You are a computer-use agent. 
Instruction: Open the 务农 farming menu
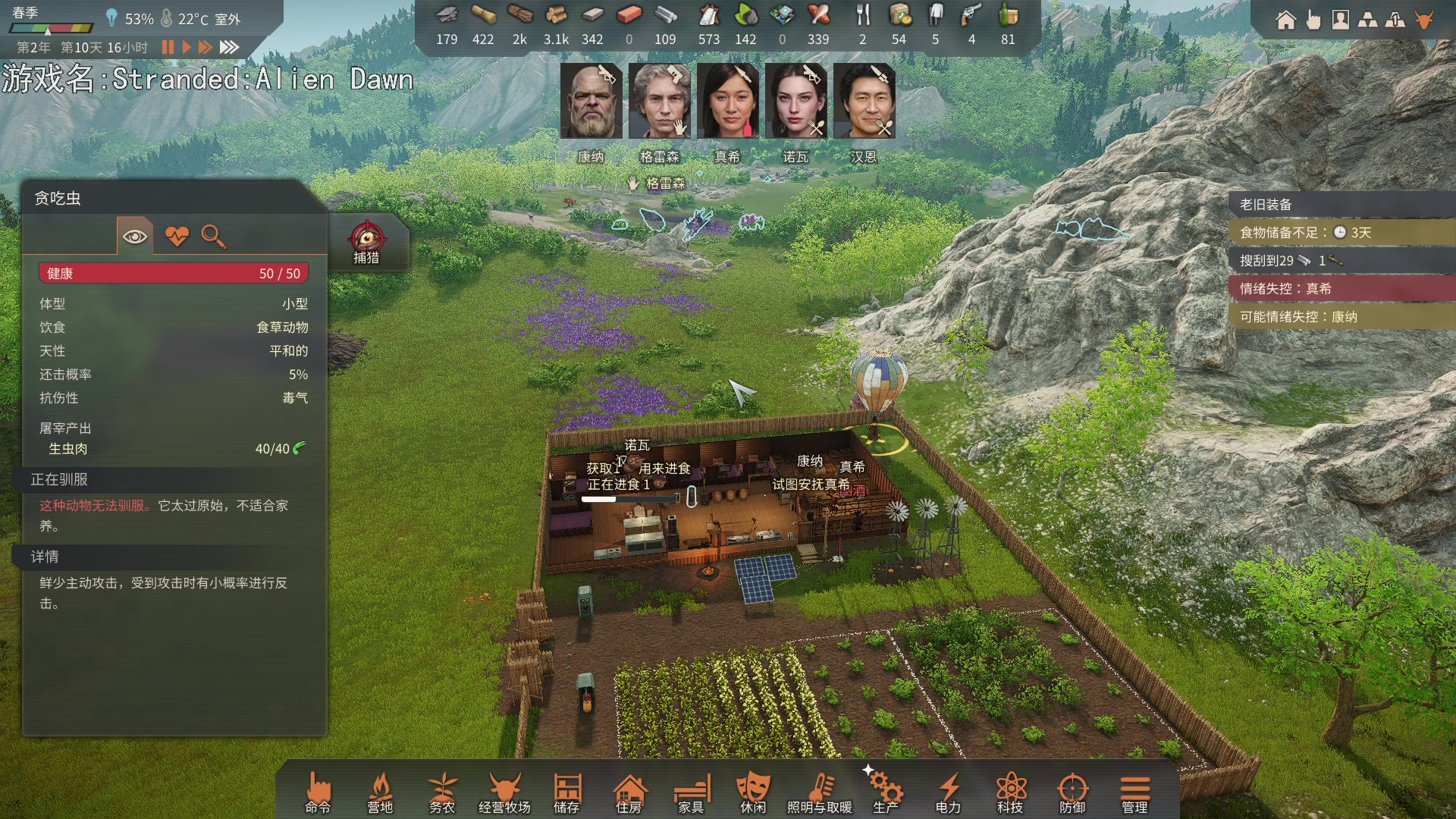(x=442, y=793)
